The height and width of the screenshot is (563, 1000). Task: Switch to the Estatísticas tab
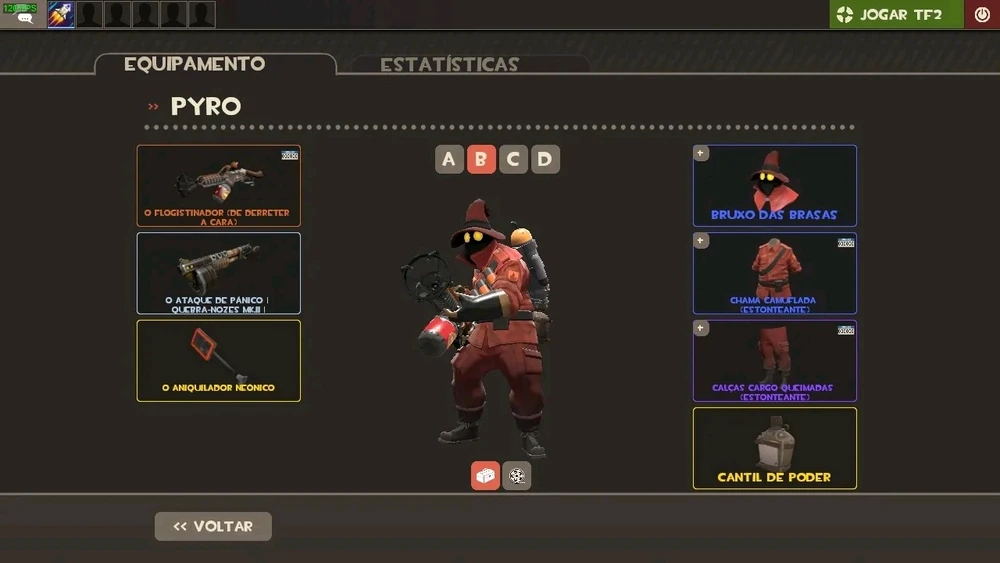coord(449,65)
